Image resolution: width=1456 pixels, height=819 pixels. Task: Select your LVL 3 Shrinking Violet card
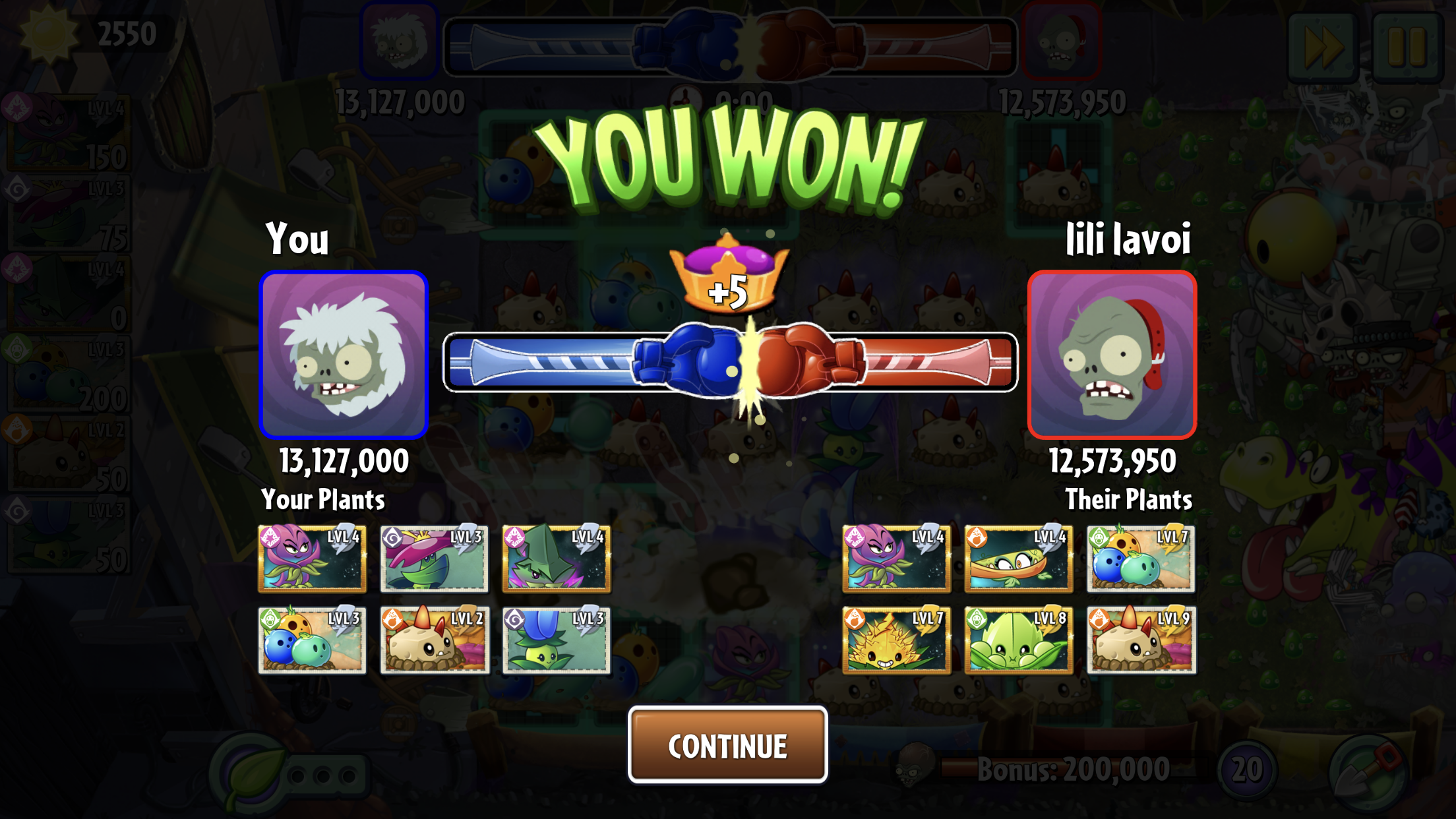click(434, 559)
